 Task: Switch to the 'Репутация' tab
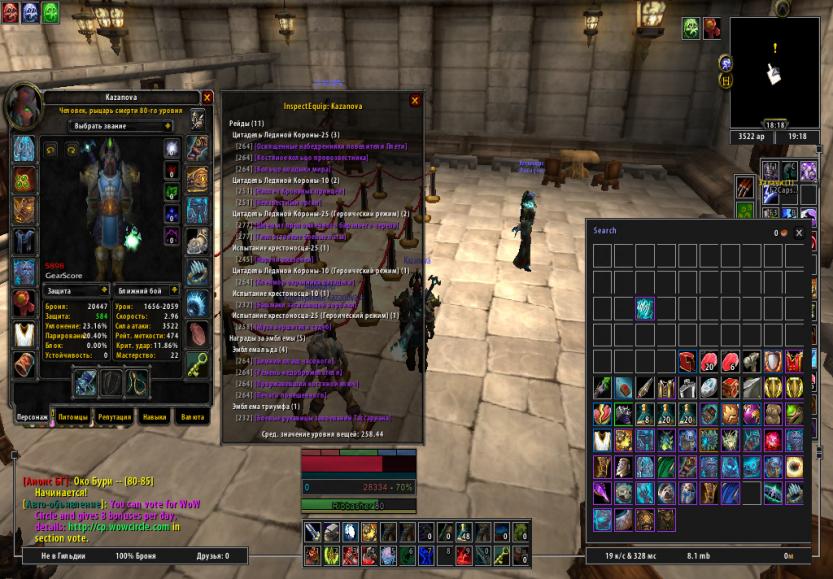[114, 416]
